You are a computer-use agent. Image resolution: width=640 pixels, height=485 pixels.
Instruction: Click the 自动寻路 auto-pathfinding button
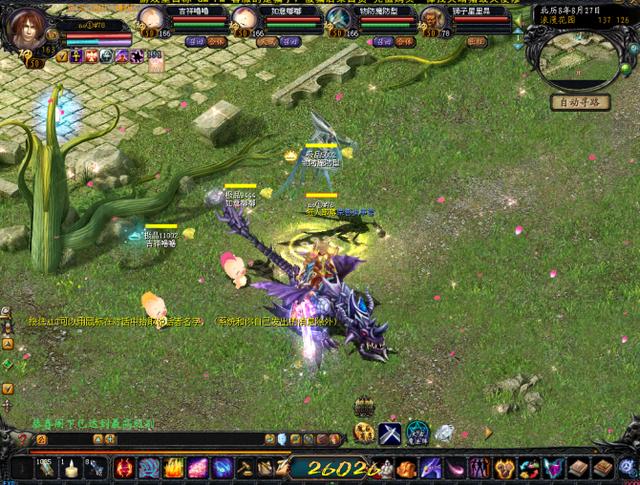[x=579, y=102]
